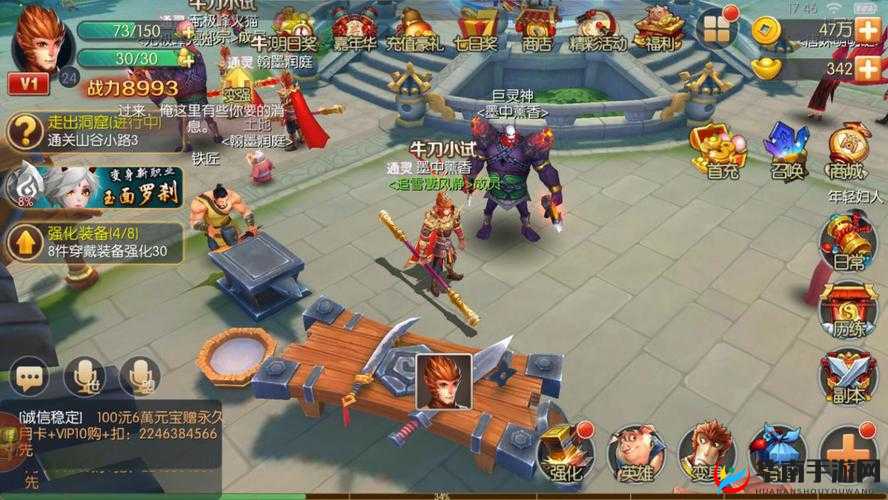Open the 英雄 hero menu
The image size is (888, 500).
point(637,452)
